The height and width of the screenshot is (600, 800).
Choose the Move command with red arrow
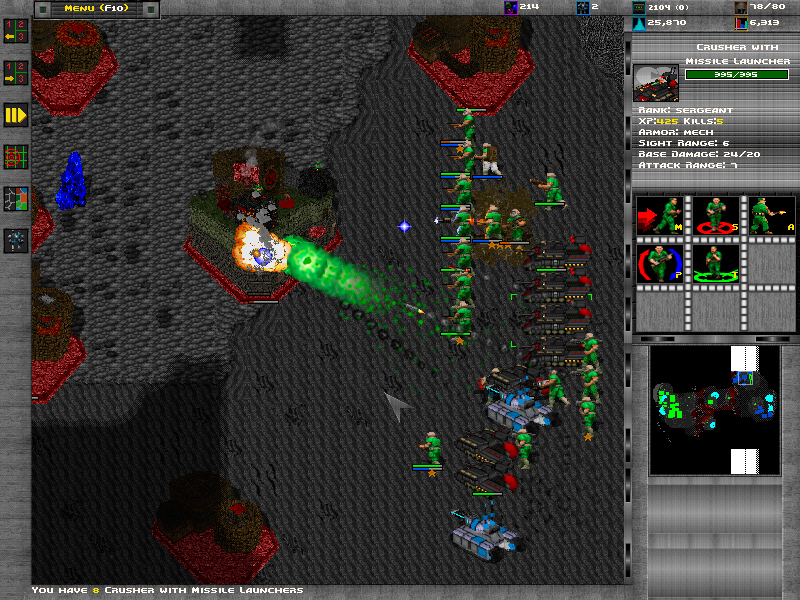(x=658, y=216)
